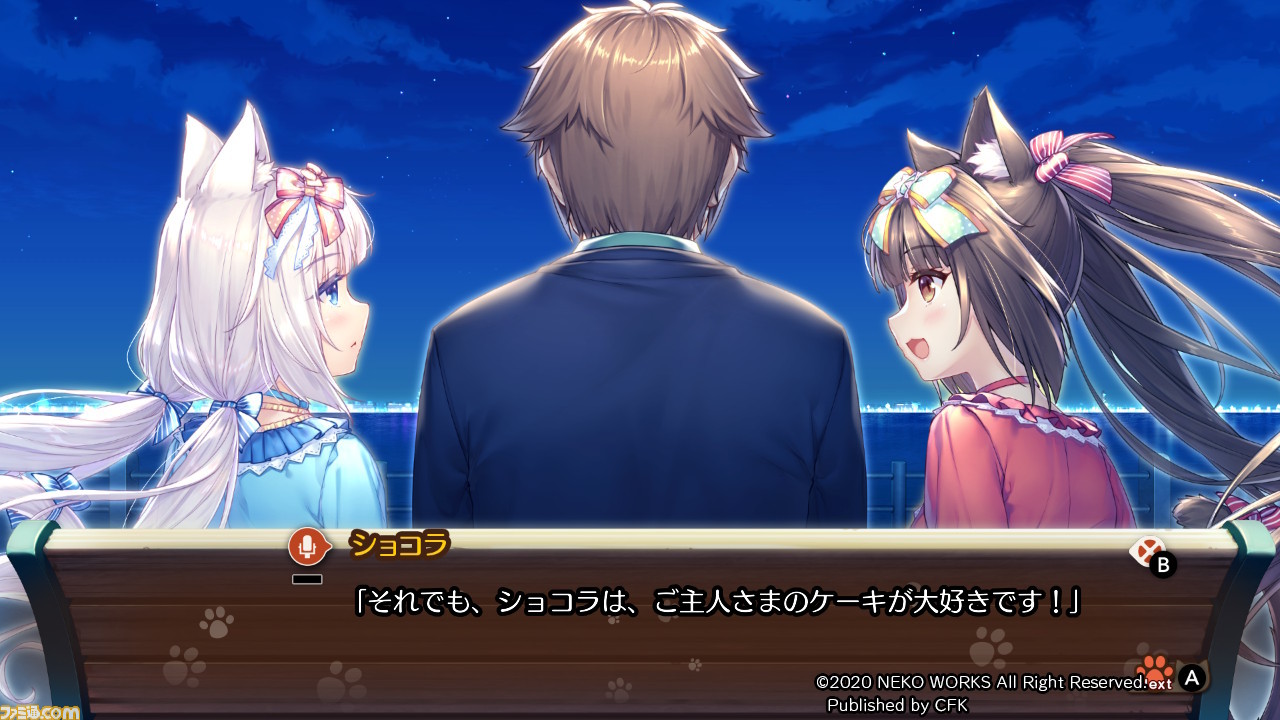Click the blue ribbon on Vanilla's twintail

click(x=243, y=406)
